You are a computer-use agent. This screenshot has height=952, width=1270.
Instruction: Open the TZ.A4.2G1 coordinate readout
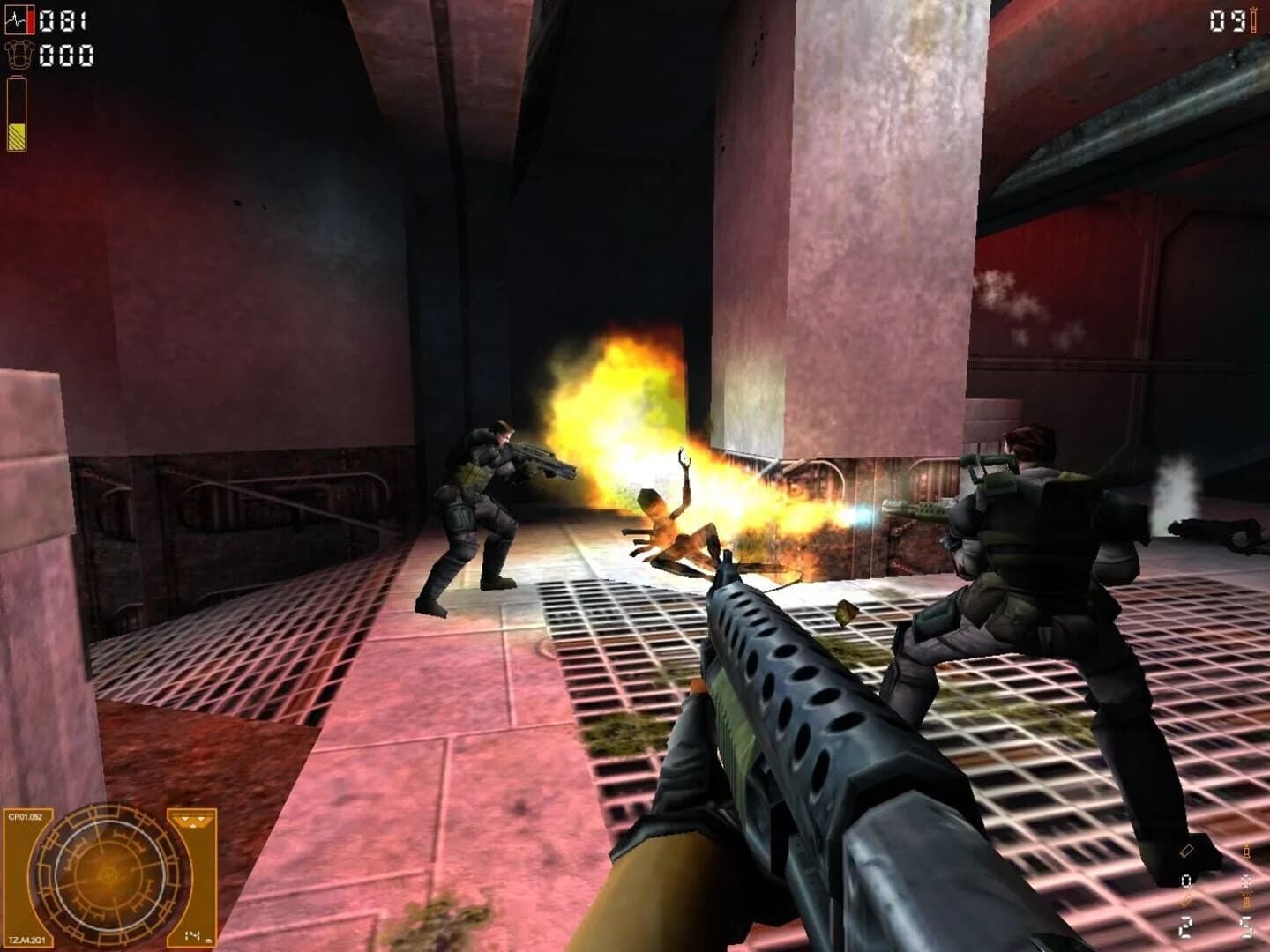(x=29, y=938)
